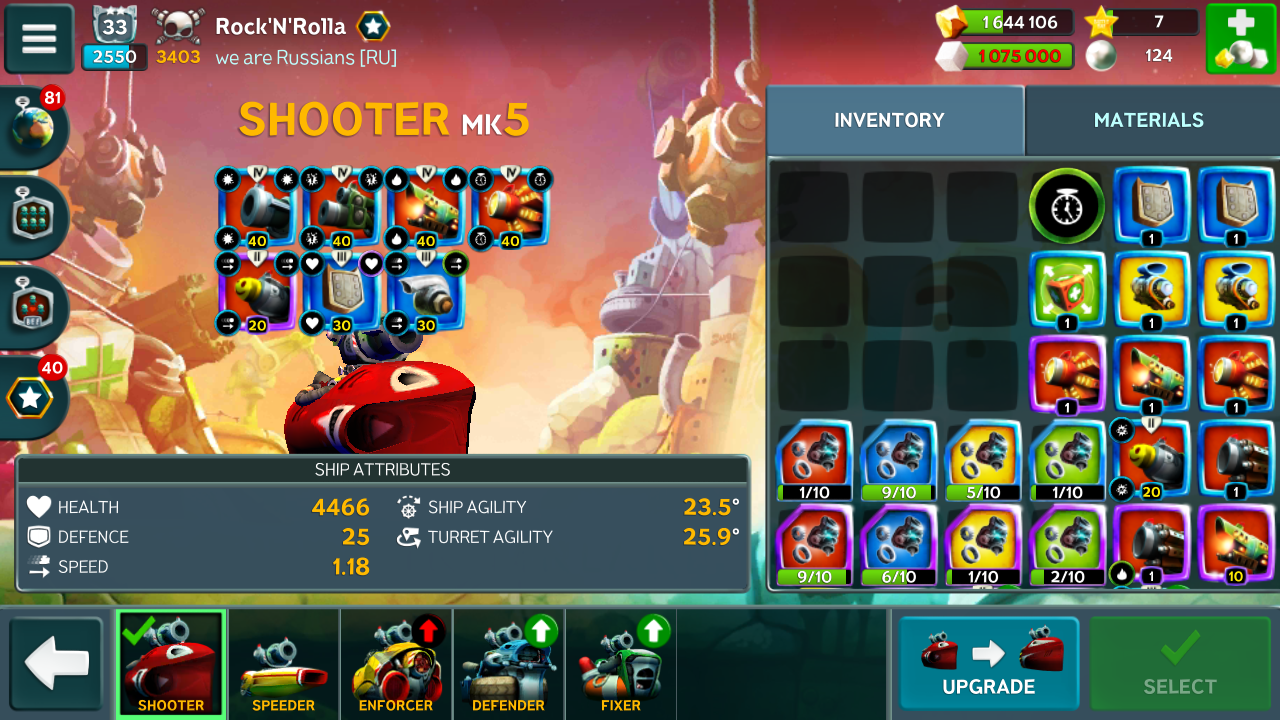Image resolution: width=1280 pixels, height=720 pixels.
Task: Switch to the Materials tab
Action: point(1148,120)
